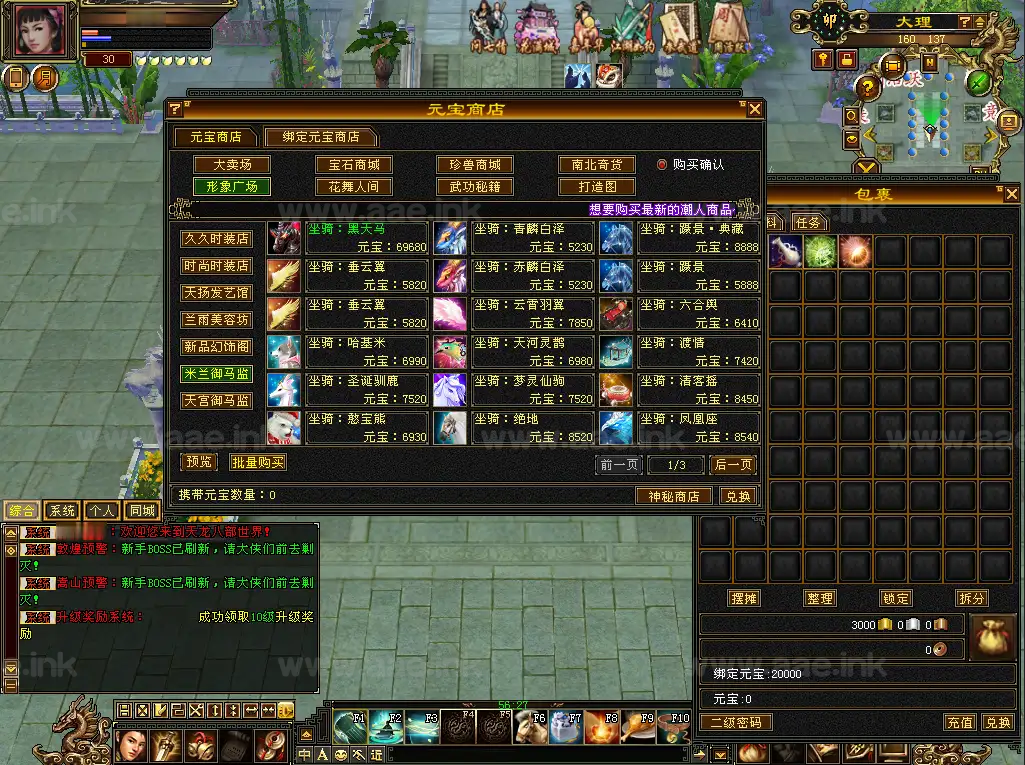Go to the next page with 后一页

coord(732,465)
